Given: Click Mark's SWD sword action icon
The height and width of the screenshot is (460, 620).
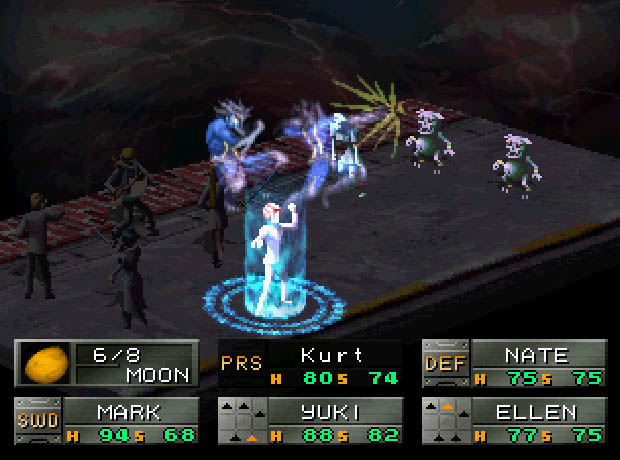Looking at the screenshot, I should (x=36, y=421).
